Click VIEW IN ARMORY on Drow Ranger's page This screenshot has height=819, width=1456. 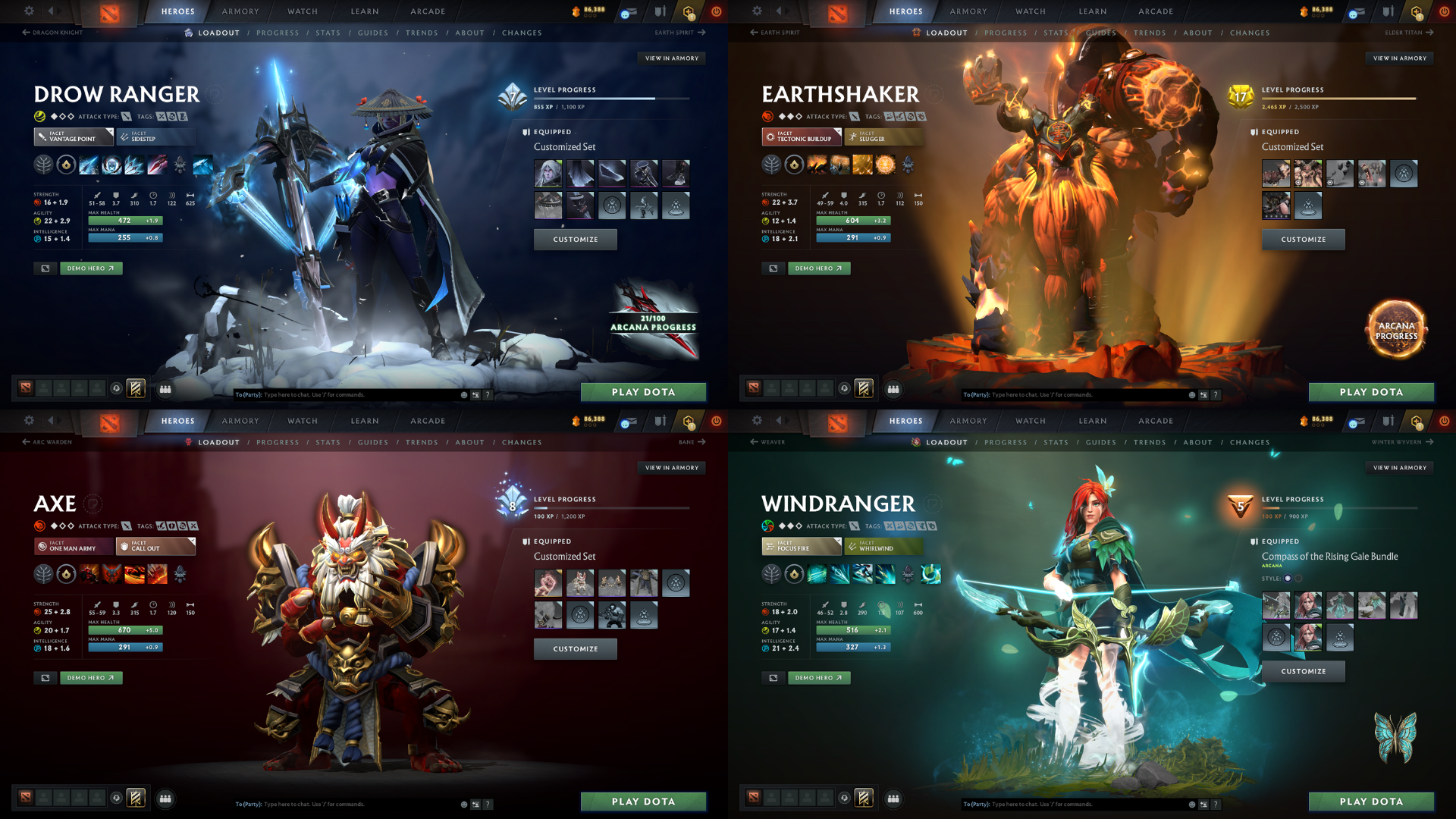point(670,58)
